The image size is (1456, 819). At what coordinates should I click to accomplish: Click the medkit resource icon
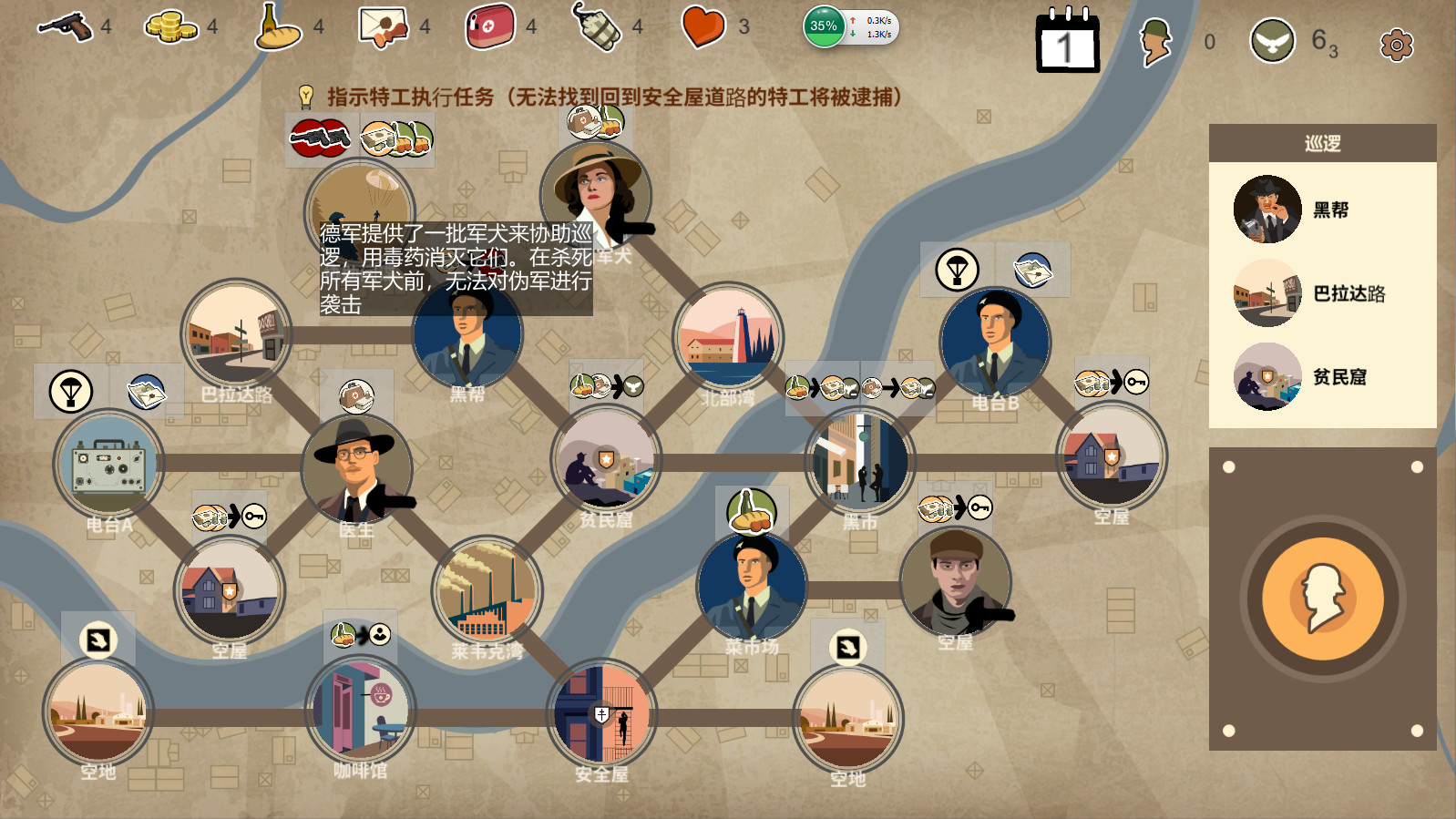click(x=489, y=26)
